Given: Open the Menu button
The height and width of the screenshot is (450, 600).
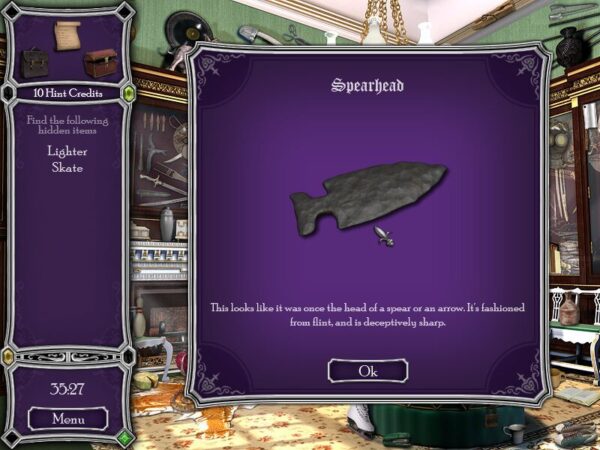Looking at the screenshot, I should coord(68,418).
